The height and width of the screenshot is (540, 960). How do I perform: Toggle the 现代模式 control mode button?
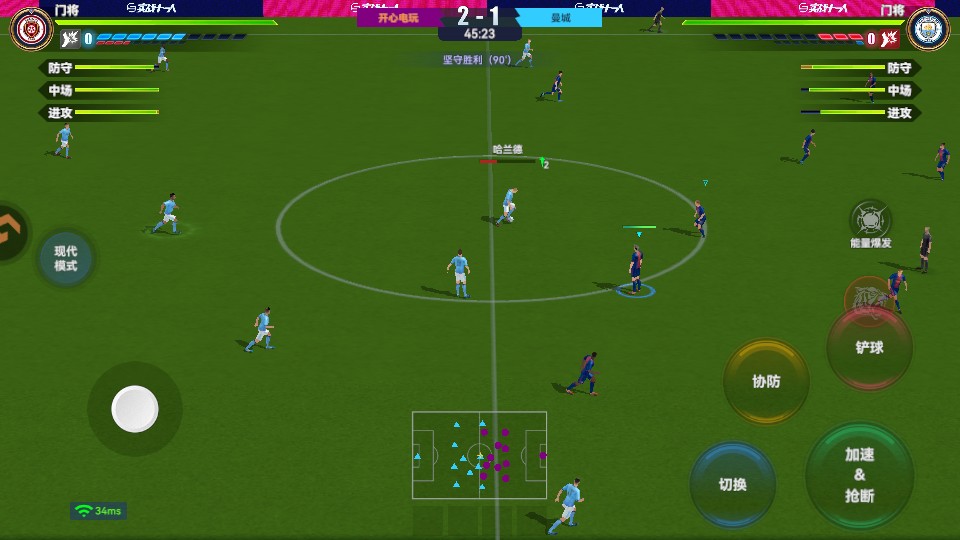pyautogui.click(x=66, y=259)
